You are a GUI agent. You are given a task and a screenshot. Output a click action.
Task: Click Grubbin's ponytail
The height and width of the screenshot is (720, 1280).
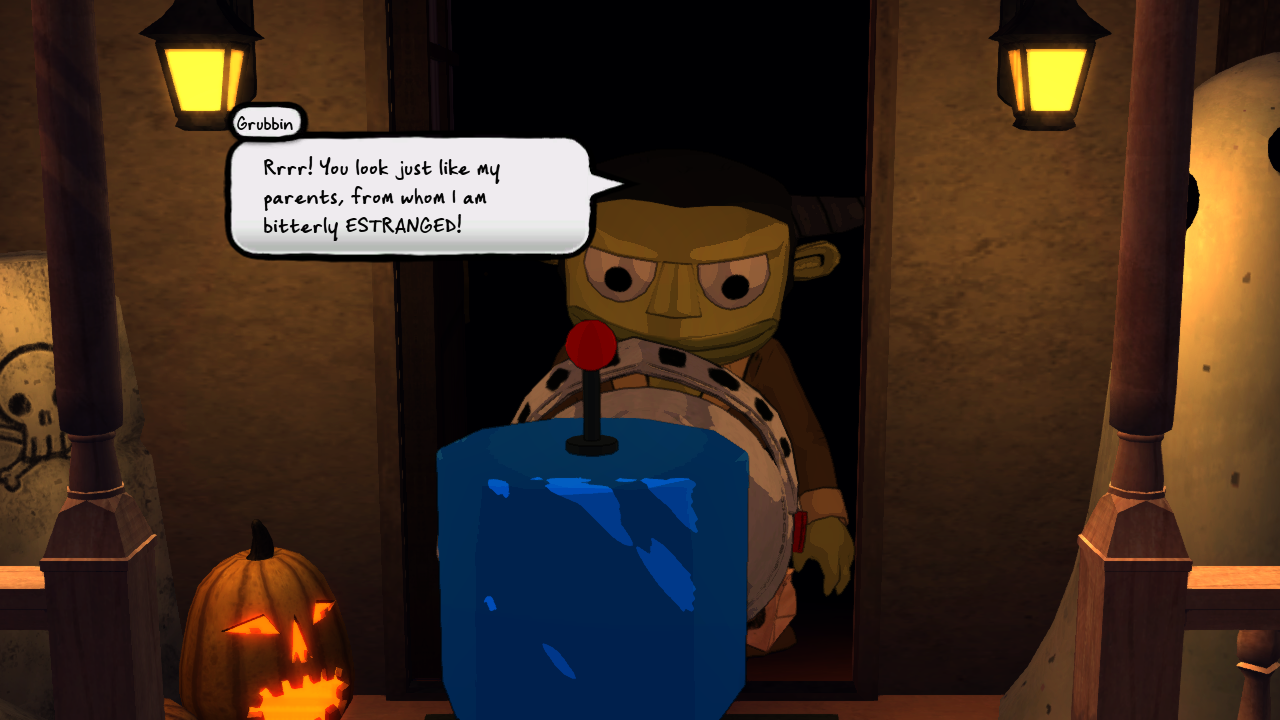(x=825, y=215)
